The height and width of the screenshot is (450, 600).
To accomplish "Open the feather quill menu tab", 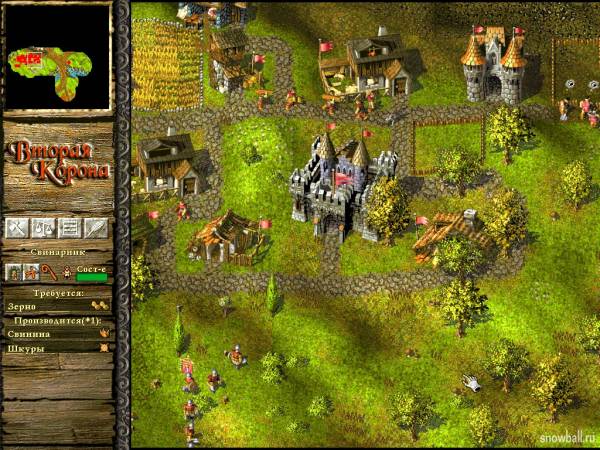I will [96, 228].
